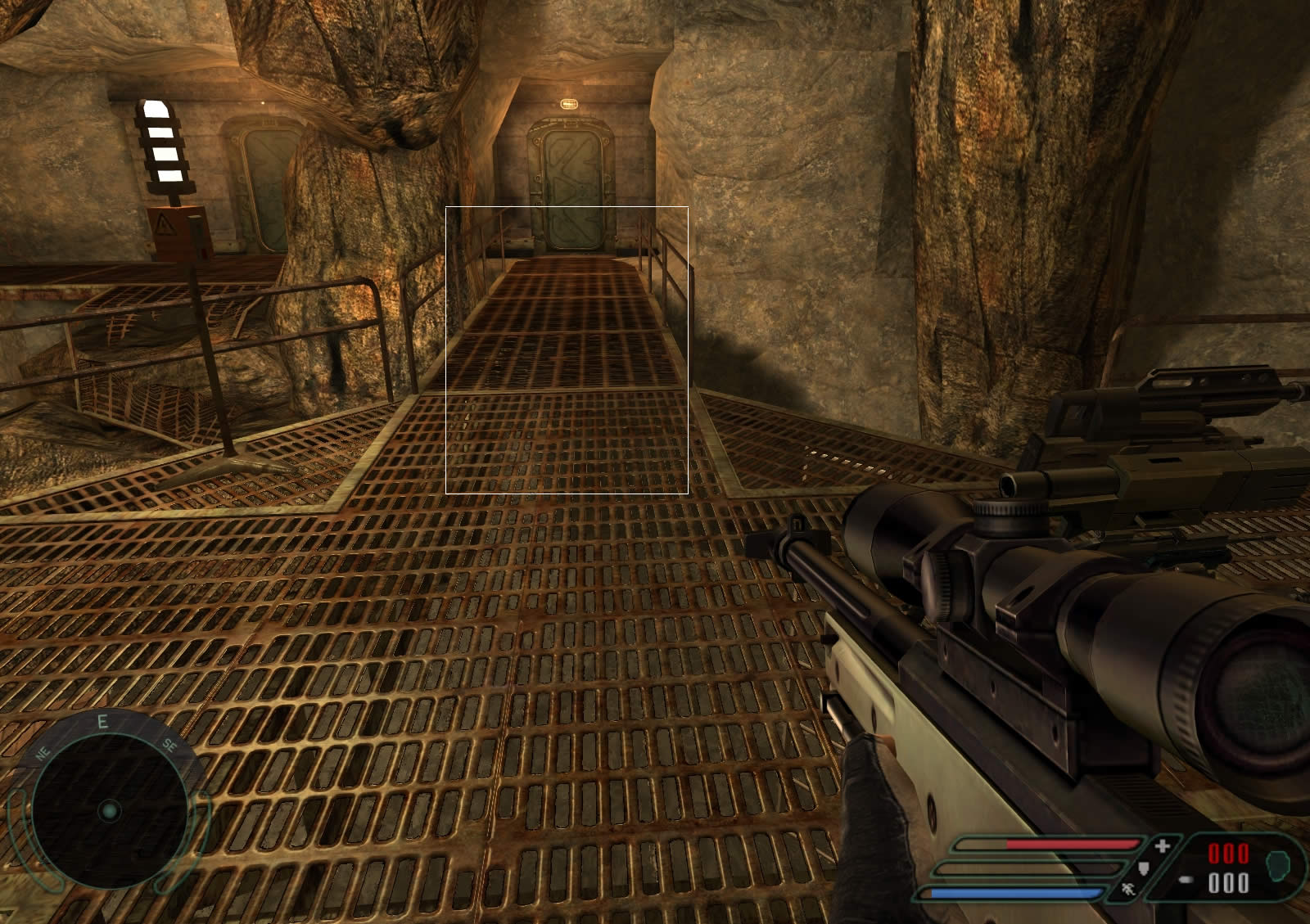Click the running man stamina icon
This screenshot has height=924, width=1310.
point(1129,889)
